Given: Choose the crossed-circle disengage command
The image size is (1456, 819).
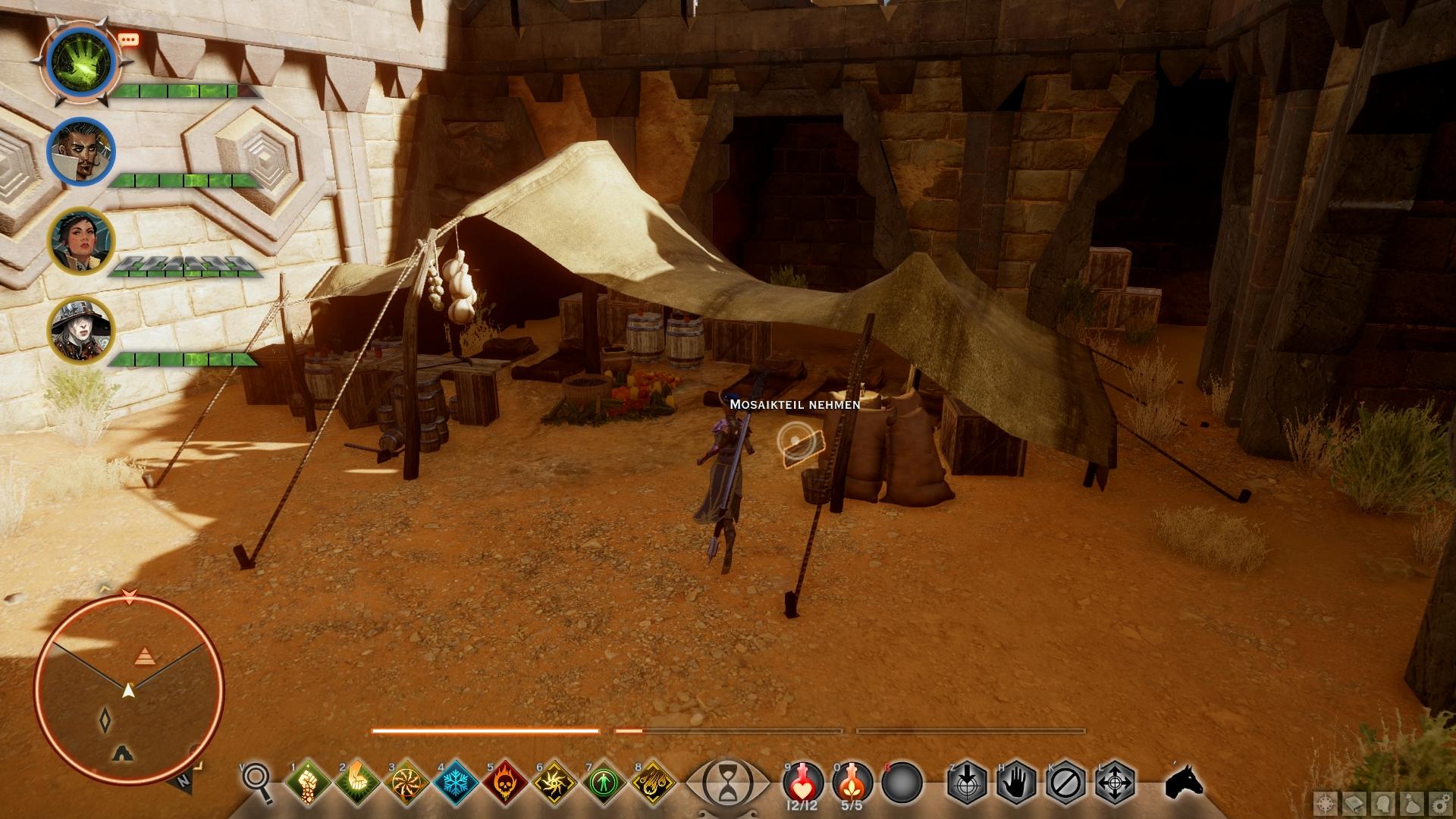Looking at the screenshot, I should pos(1065,782).
